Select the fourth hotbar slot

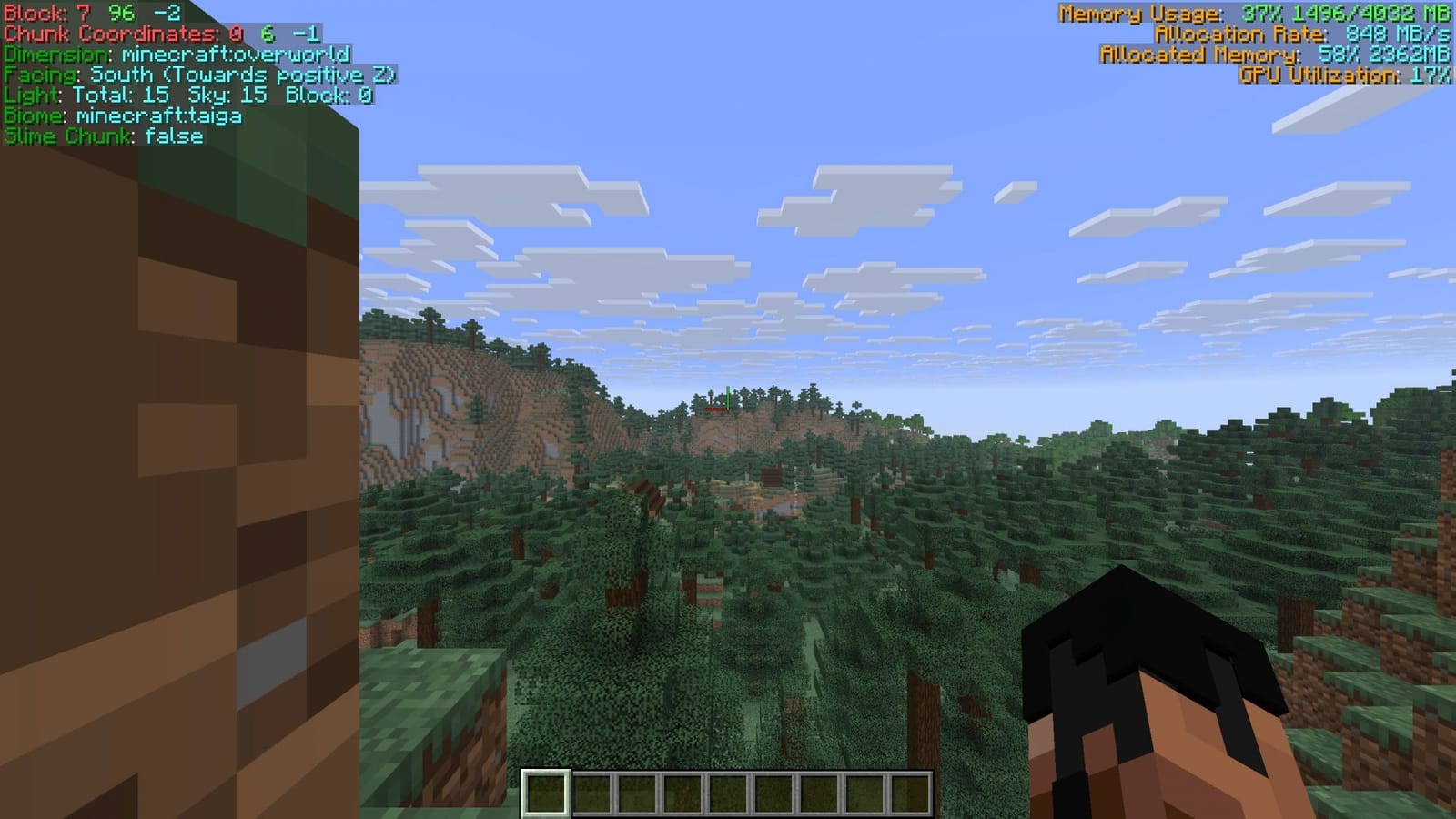682,791
